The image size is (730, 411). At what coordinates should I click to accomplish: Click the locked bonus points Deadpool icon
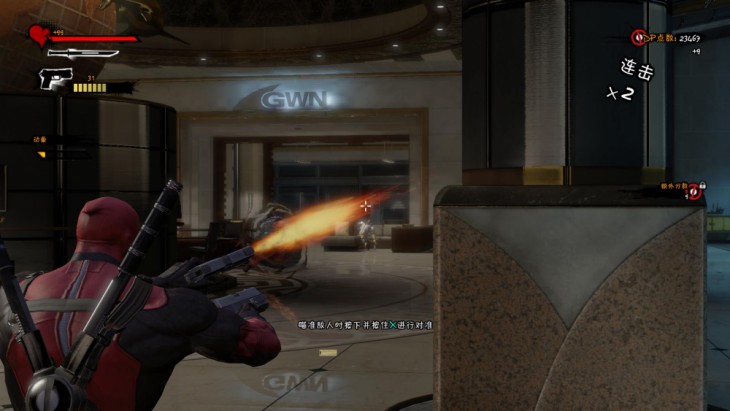click(x=695, y=191)
